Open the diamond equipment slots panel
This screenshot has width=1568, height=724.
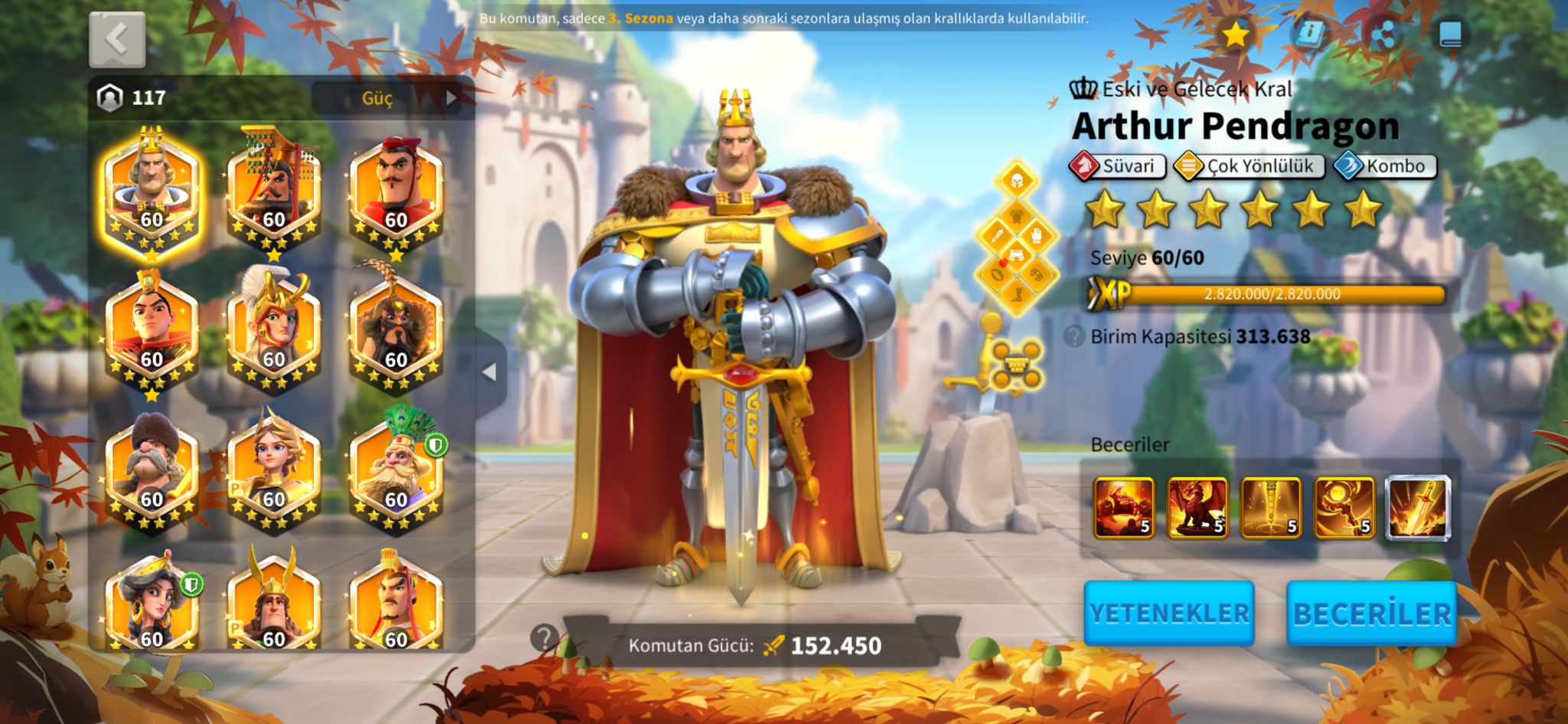click(1016, 238)
